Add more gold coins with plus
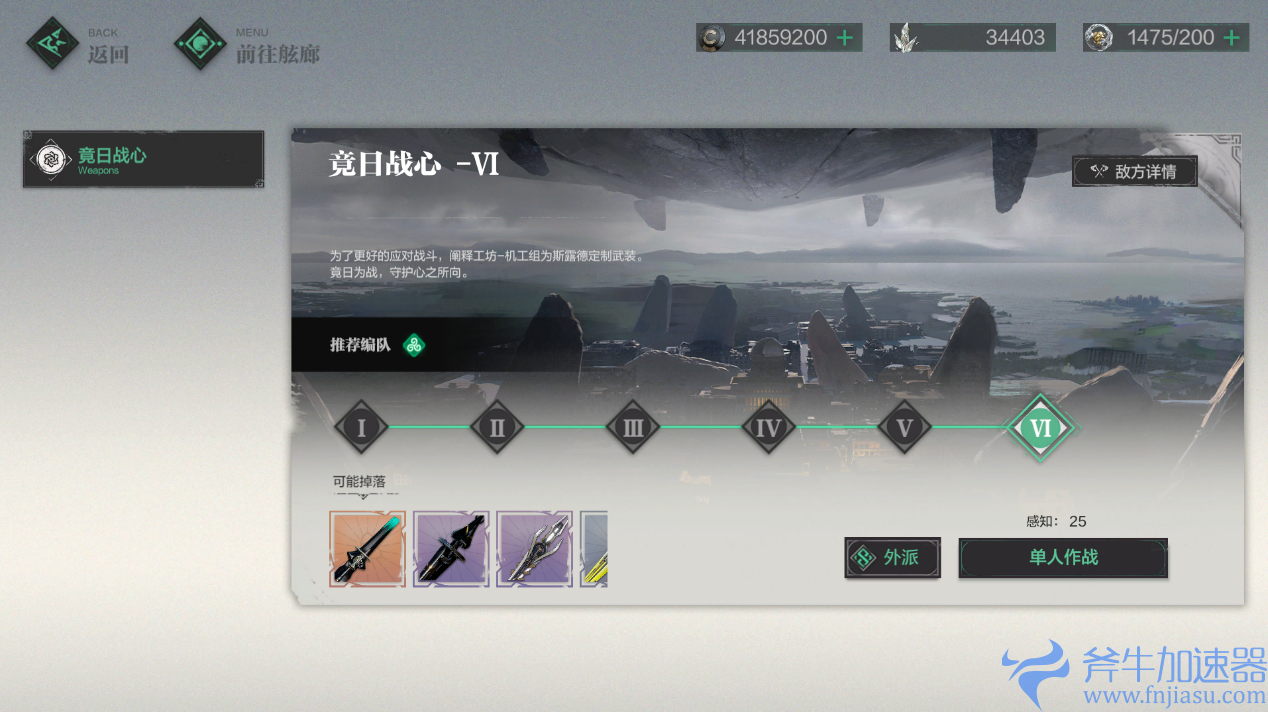Image resolution: width=1268 pixels, height=712 pixels. tap(845, 38)
